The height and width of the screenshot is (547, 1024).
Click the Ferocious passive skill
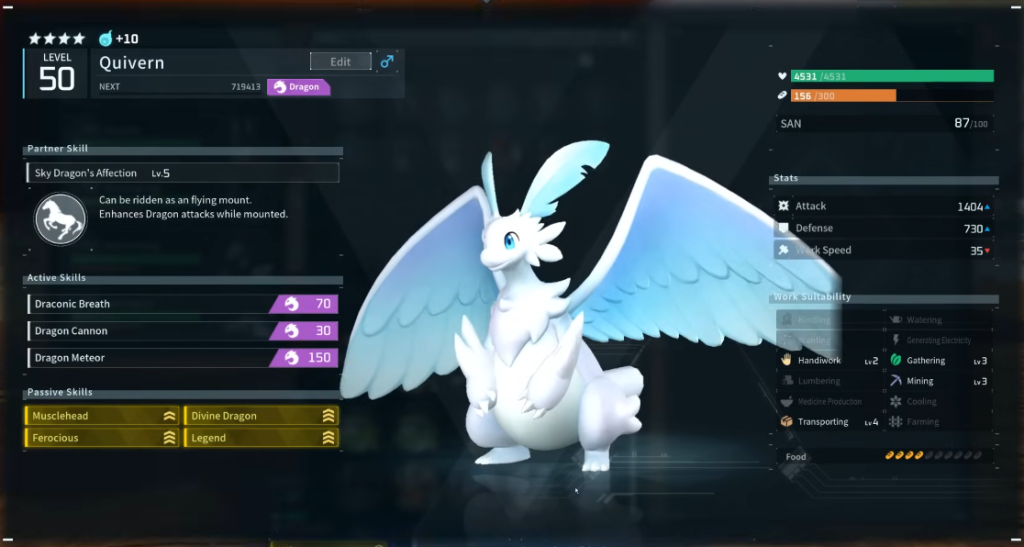(x=102, y=438)
